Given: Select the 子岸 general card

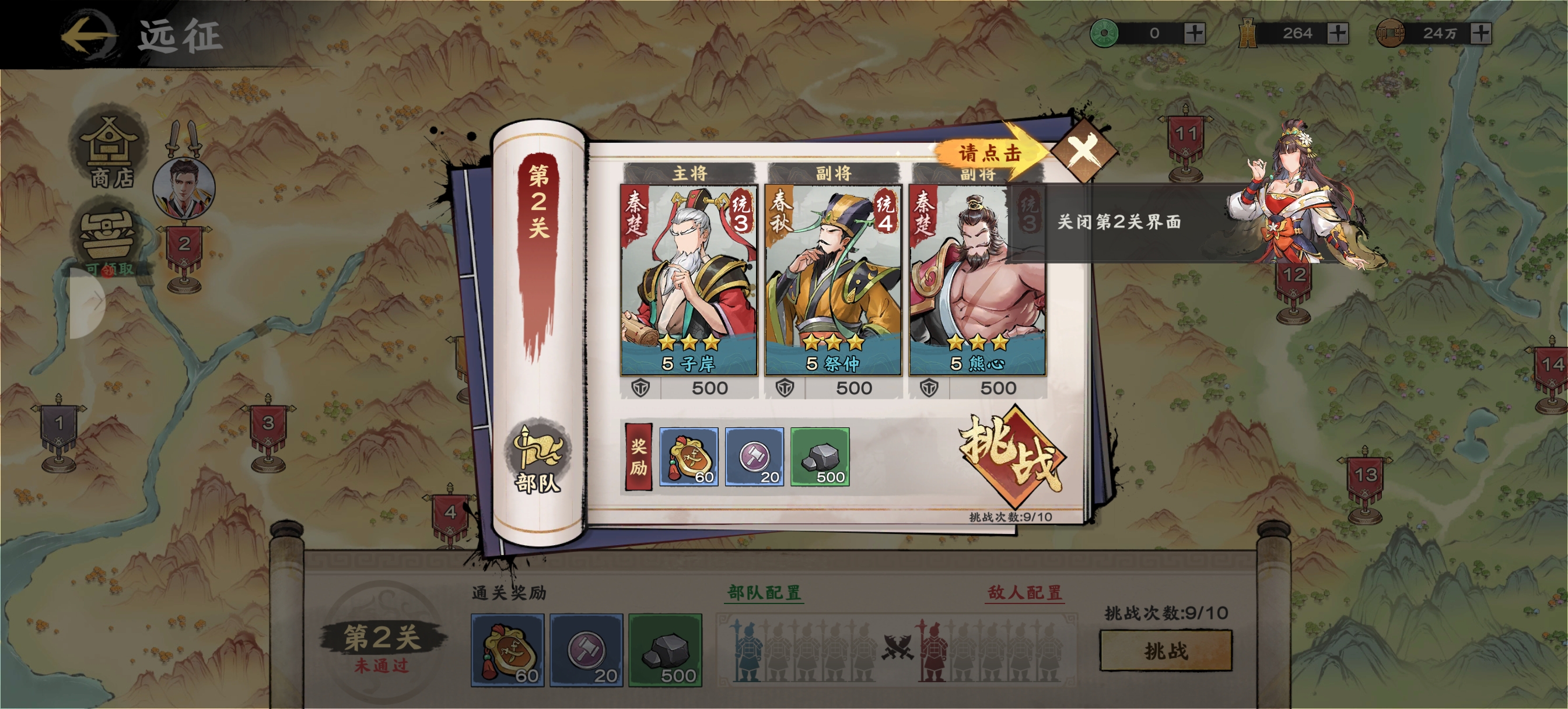Looking at the screenshot, I should [688, 280].
